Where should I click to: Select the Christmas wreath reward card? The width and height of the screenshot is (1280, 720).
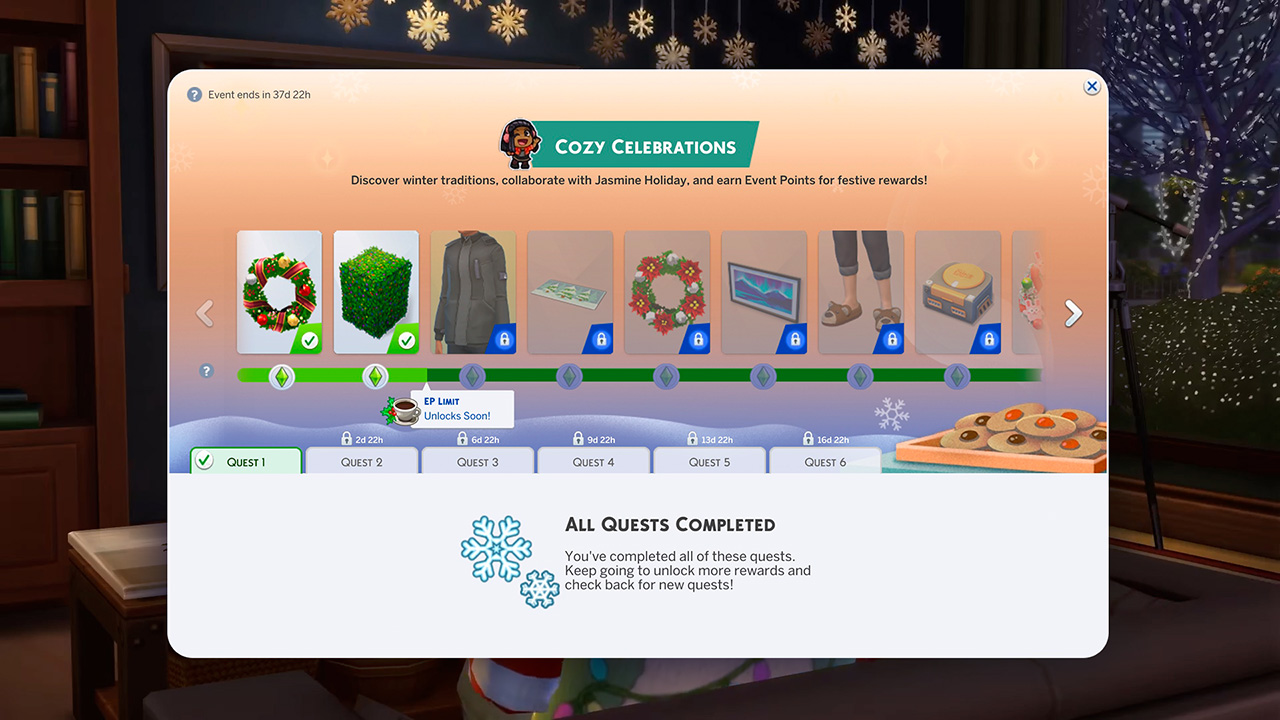pyautogui.click(x=279, y=292)
